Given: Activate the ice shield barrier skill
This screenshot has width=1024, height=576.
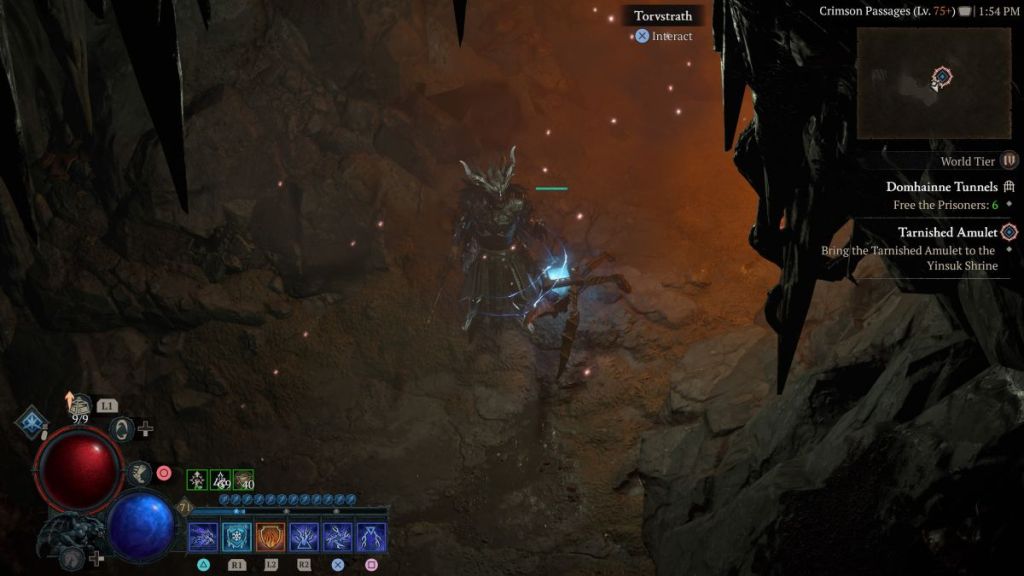Looking at the screenshot, I should 237,538.
